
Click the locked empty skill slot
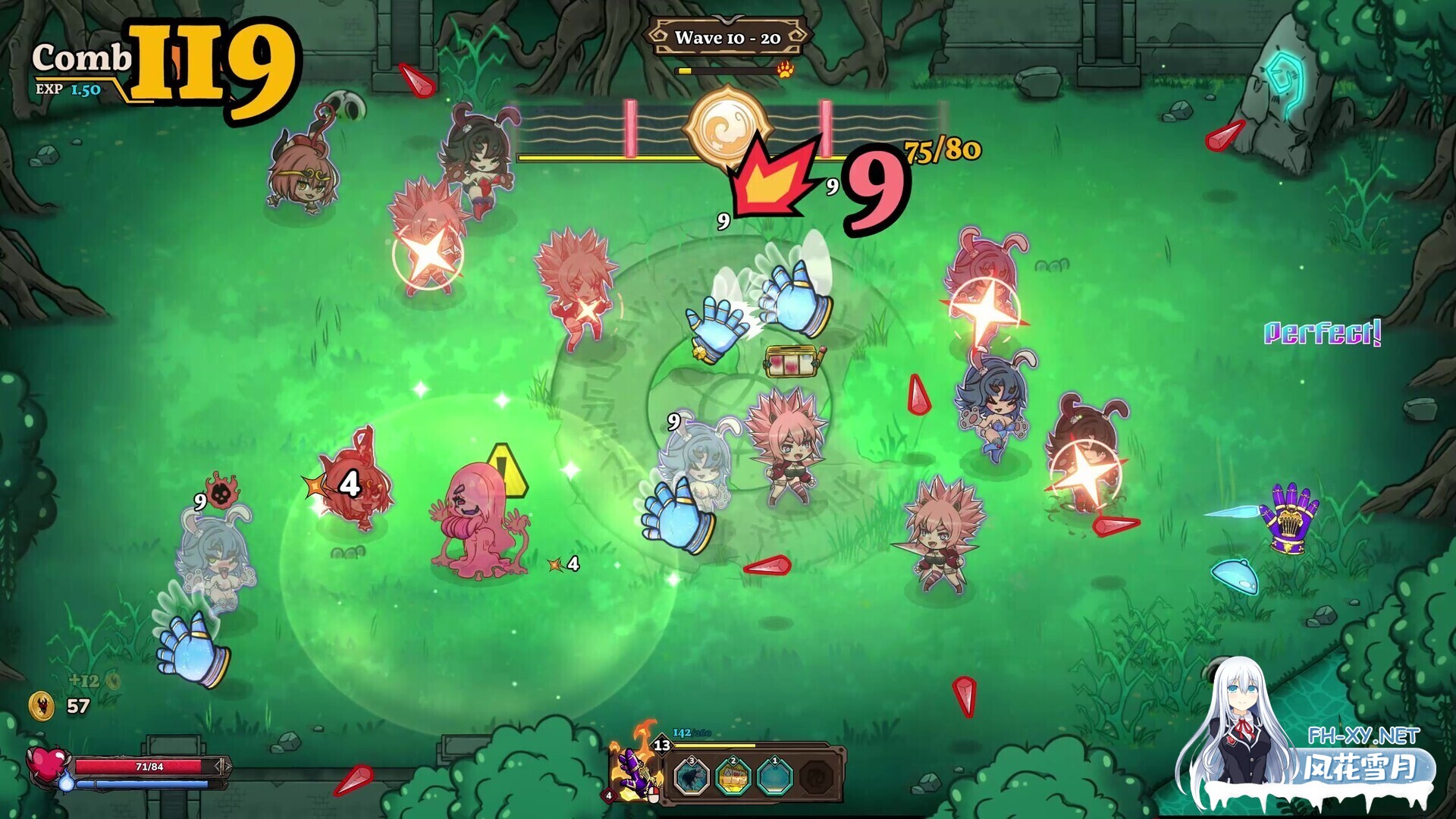817,776
